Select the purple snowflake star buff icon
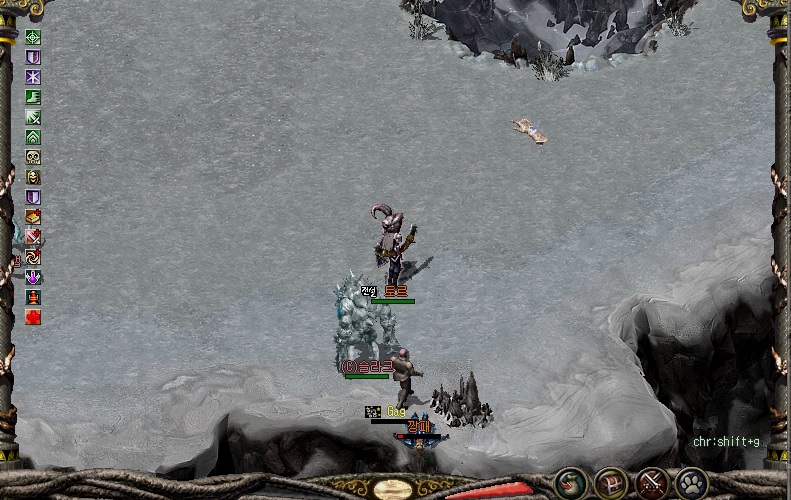This screenshot has width=791, height=500. pyautogui.click(x=33, y=77)
